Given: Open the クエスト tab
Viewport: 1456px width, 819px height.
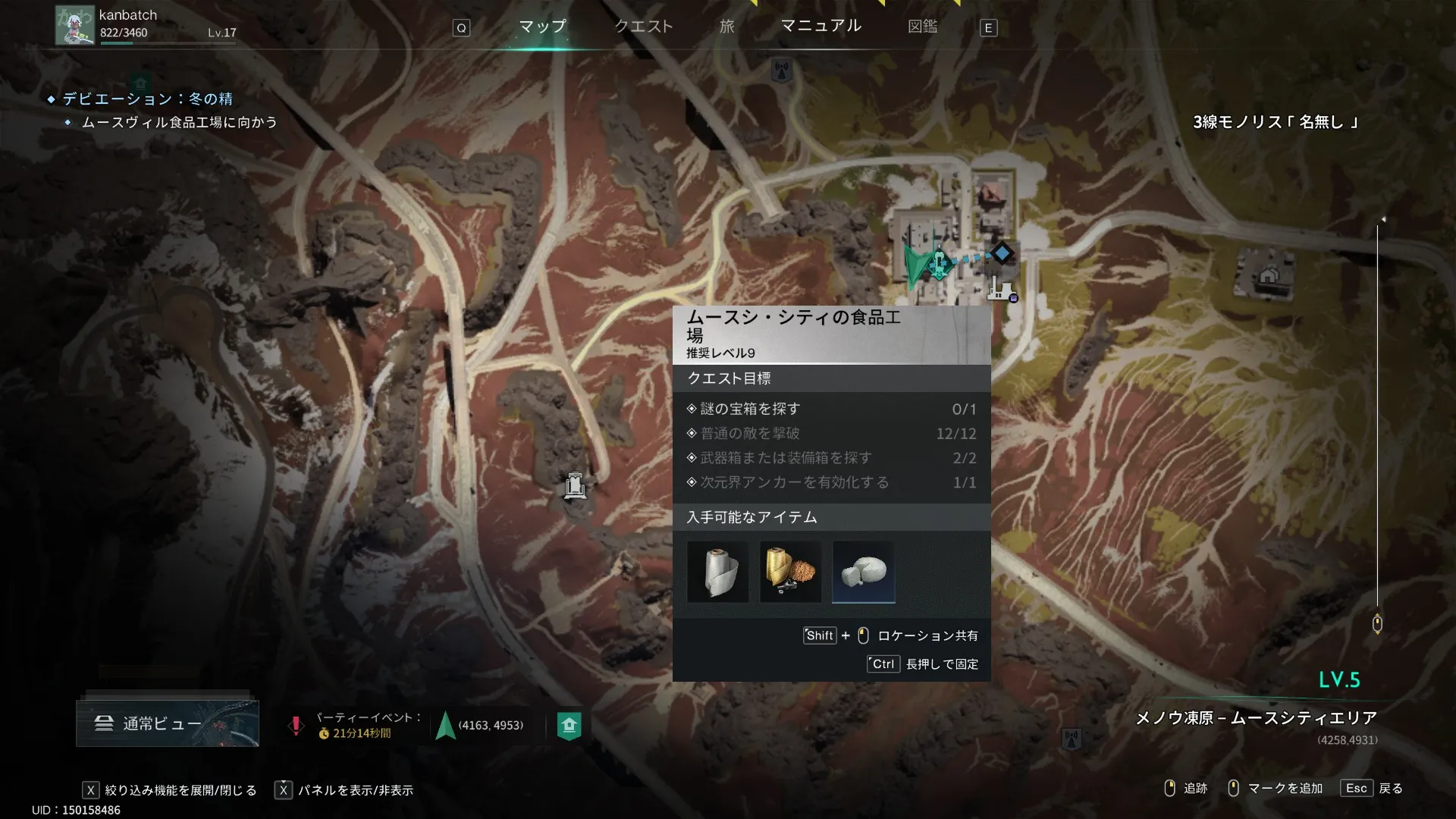Looking at the screenshot, I should [643, 27].
